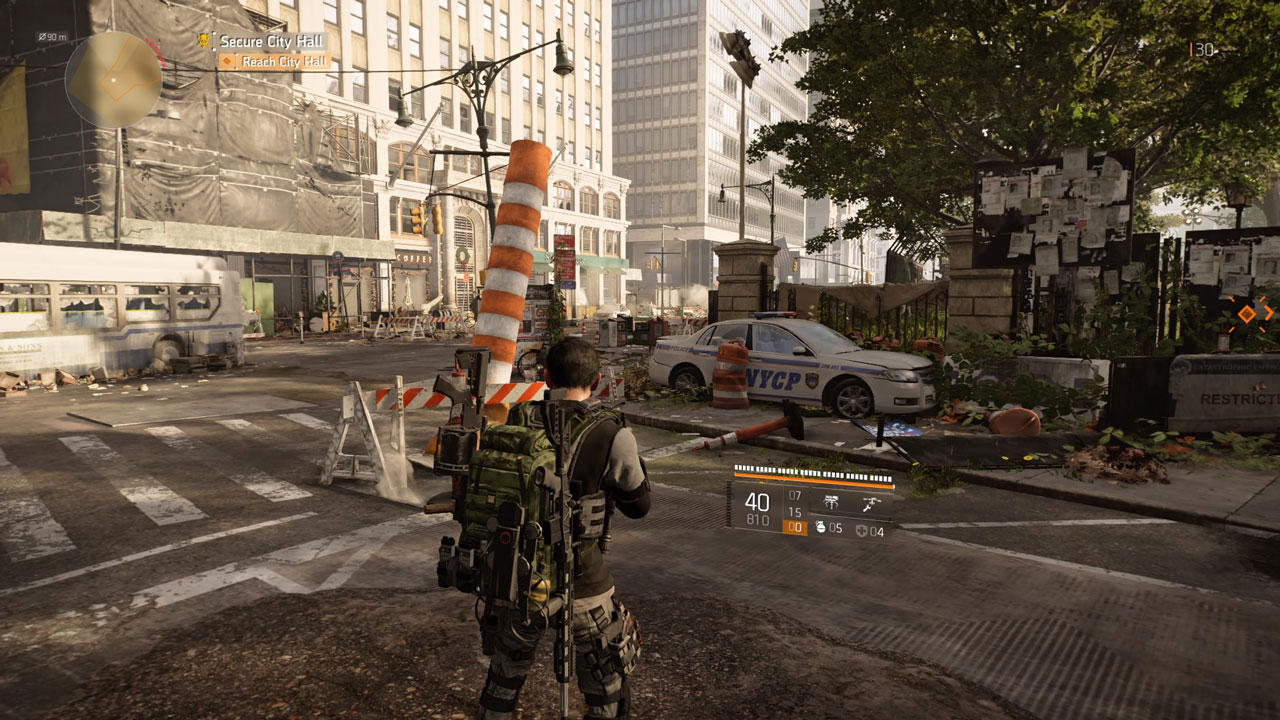Open the circular minimap
Image resolution: width=1280 pixels, height=720 pixels.
(113, 80)
